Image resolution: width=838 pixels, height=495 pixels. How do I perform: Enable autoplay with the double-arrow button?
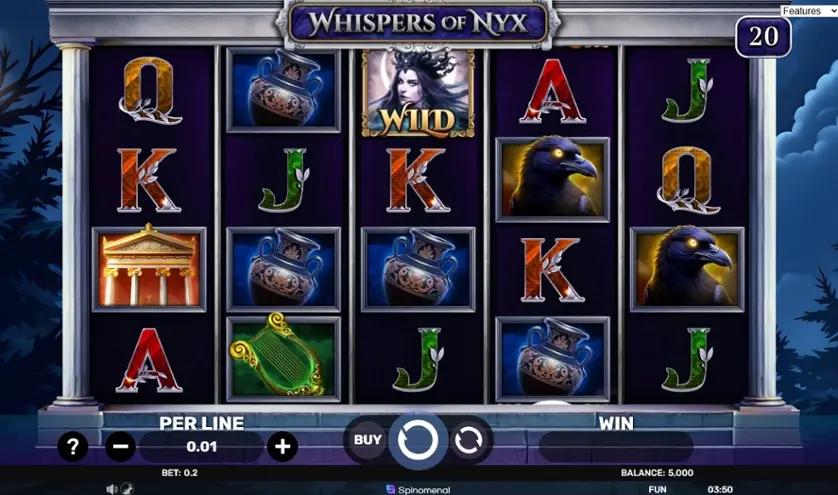point(468,439)
